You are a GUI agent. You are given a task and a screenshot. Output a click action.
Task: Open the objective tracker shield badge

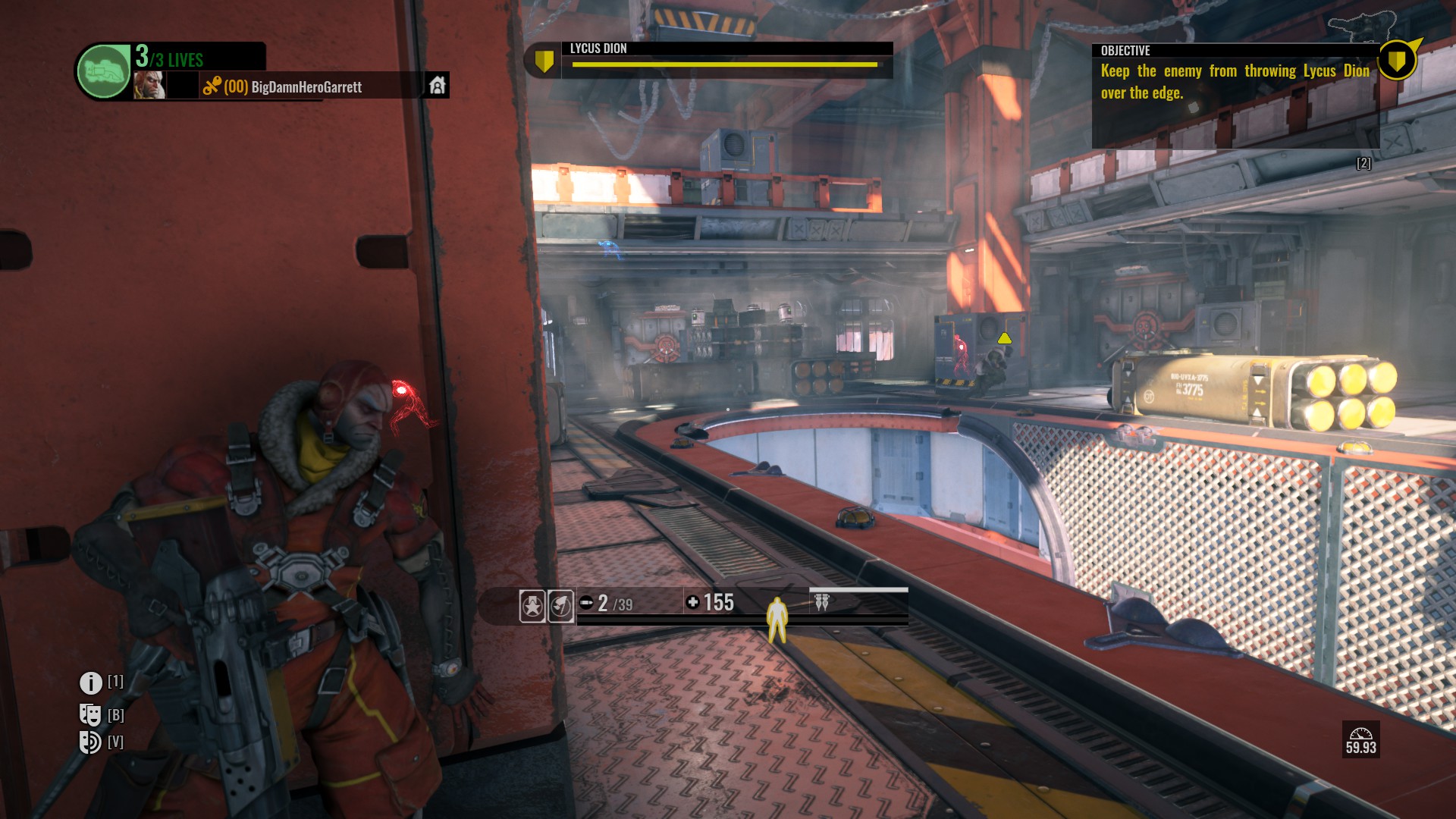pos(1396,60)
